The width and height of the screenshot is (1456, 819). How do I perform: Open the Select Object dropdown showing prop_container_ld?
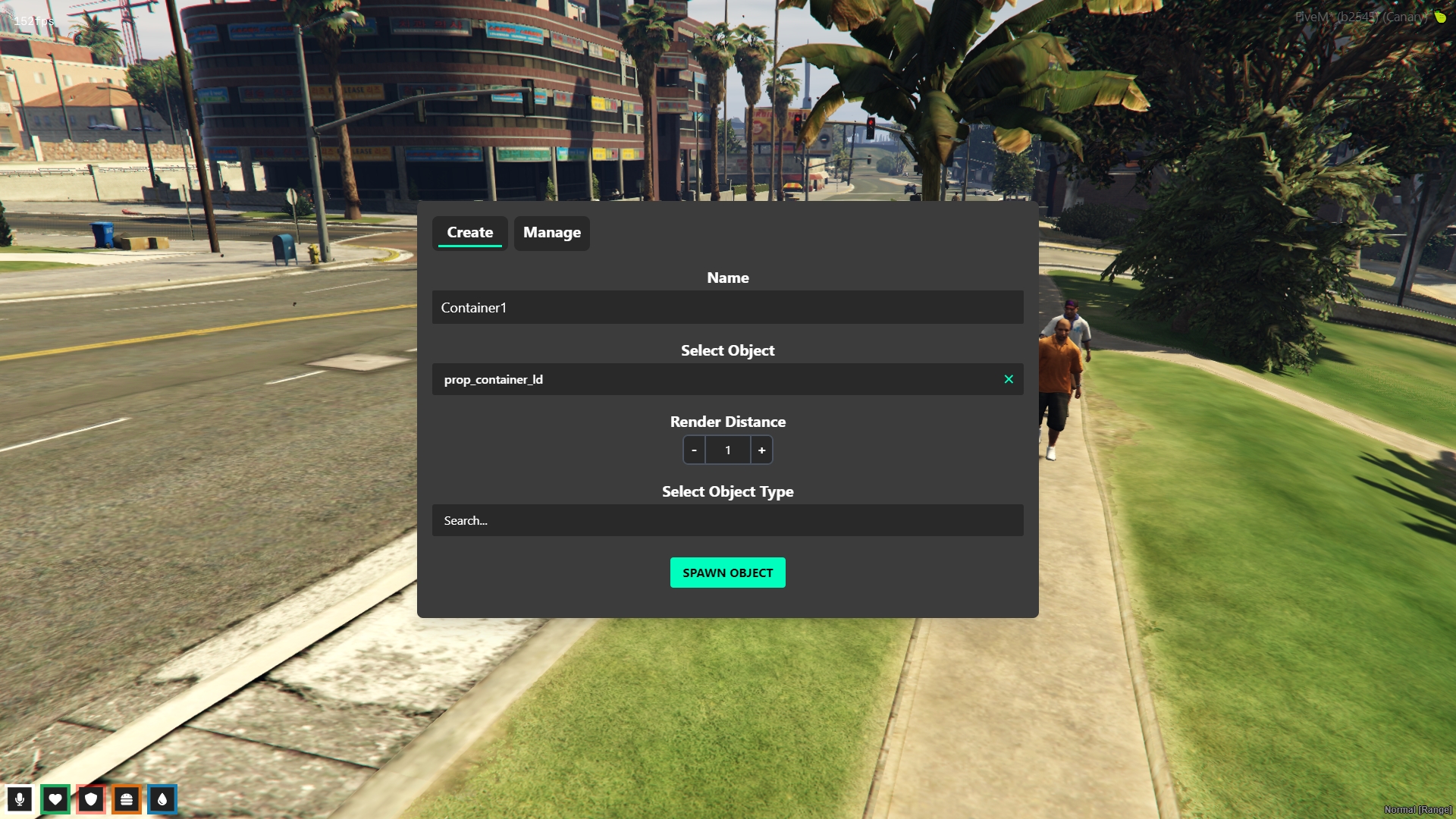tap(713, 379)
